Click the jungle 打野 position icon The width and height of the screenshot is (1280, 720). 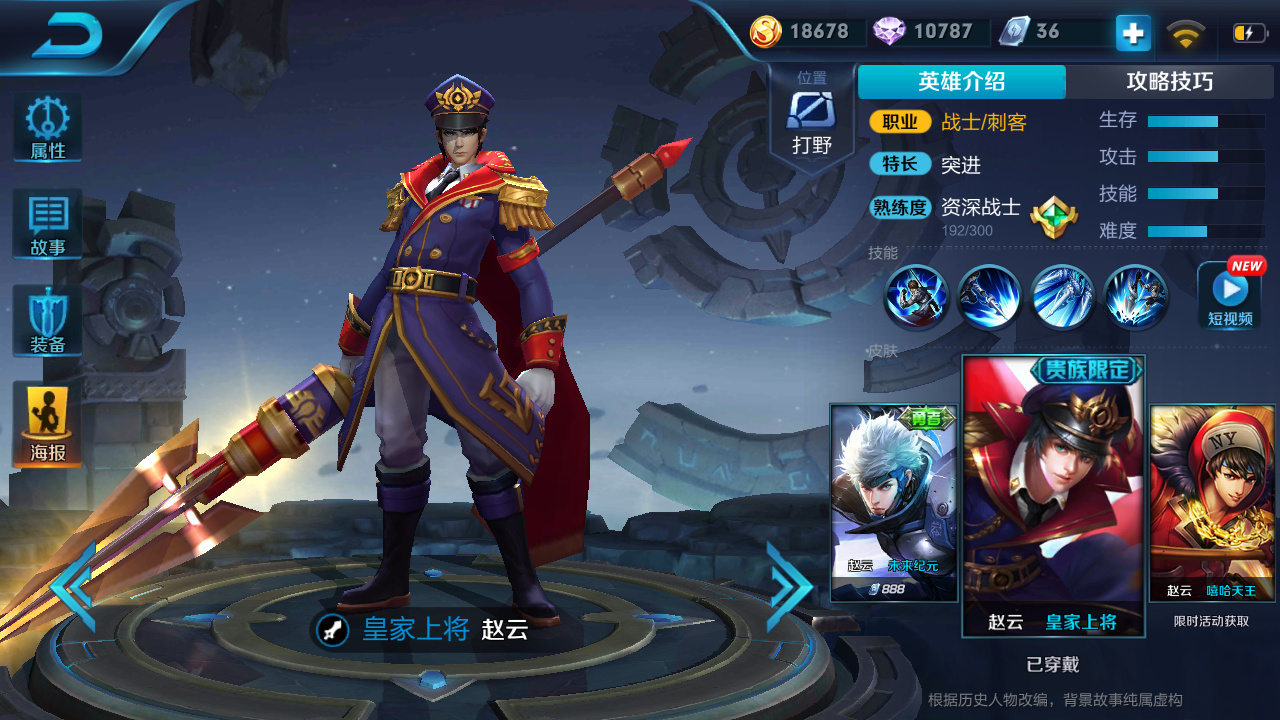click(810, 110)
